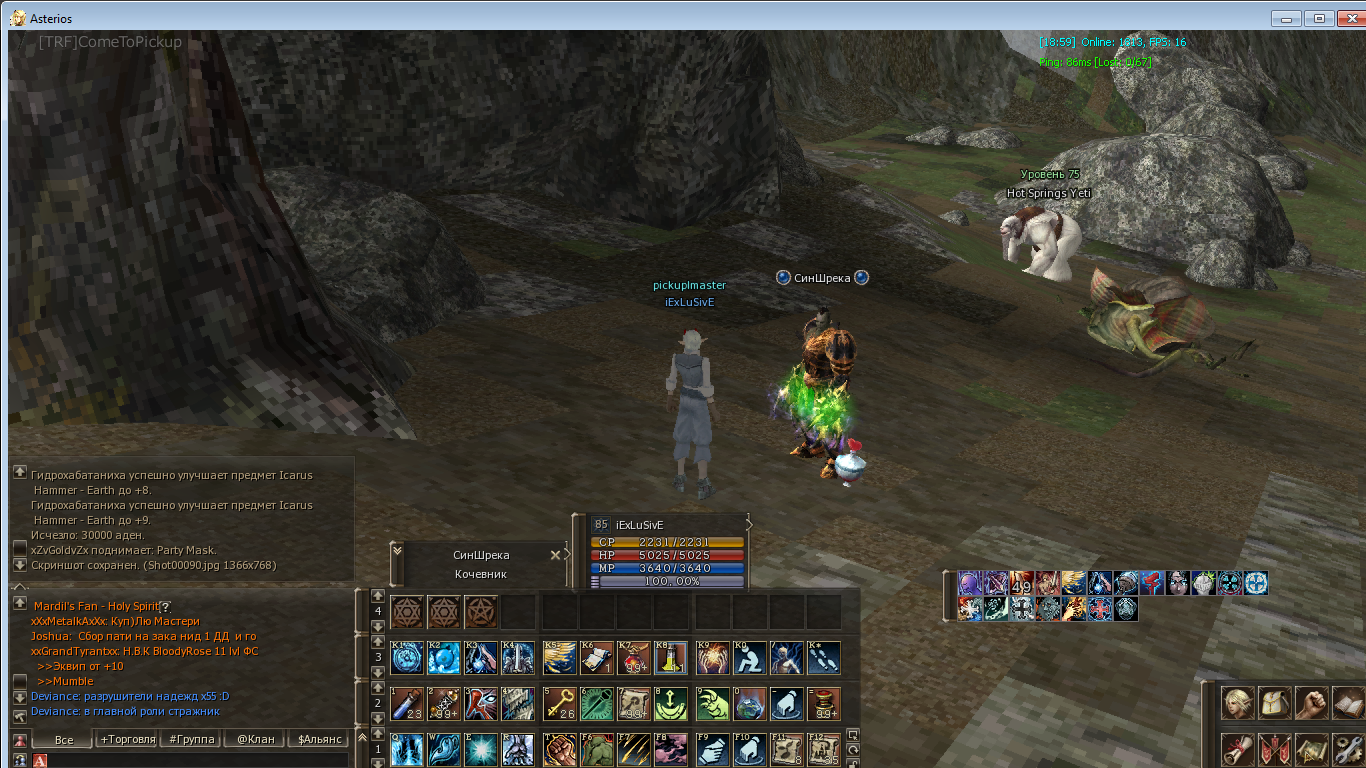Open the clan banners menu
The image size is (1366, 768).
click(1275, 749)
